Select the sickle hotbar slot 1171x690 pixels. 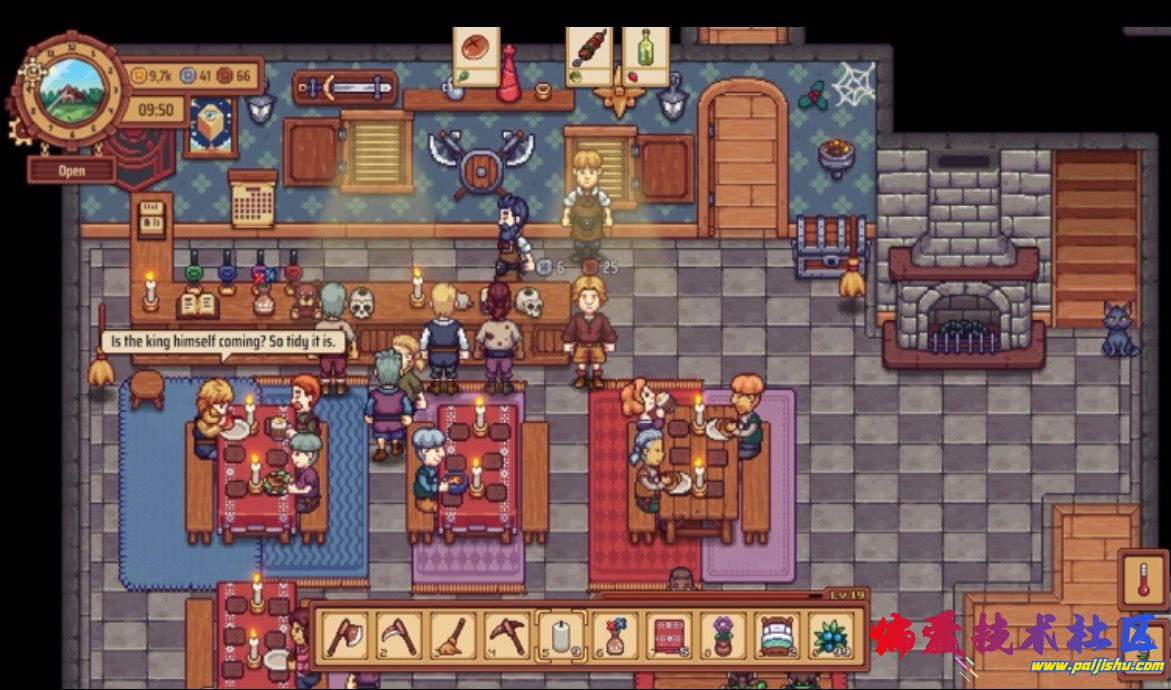point(398,636)
